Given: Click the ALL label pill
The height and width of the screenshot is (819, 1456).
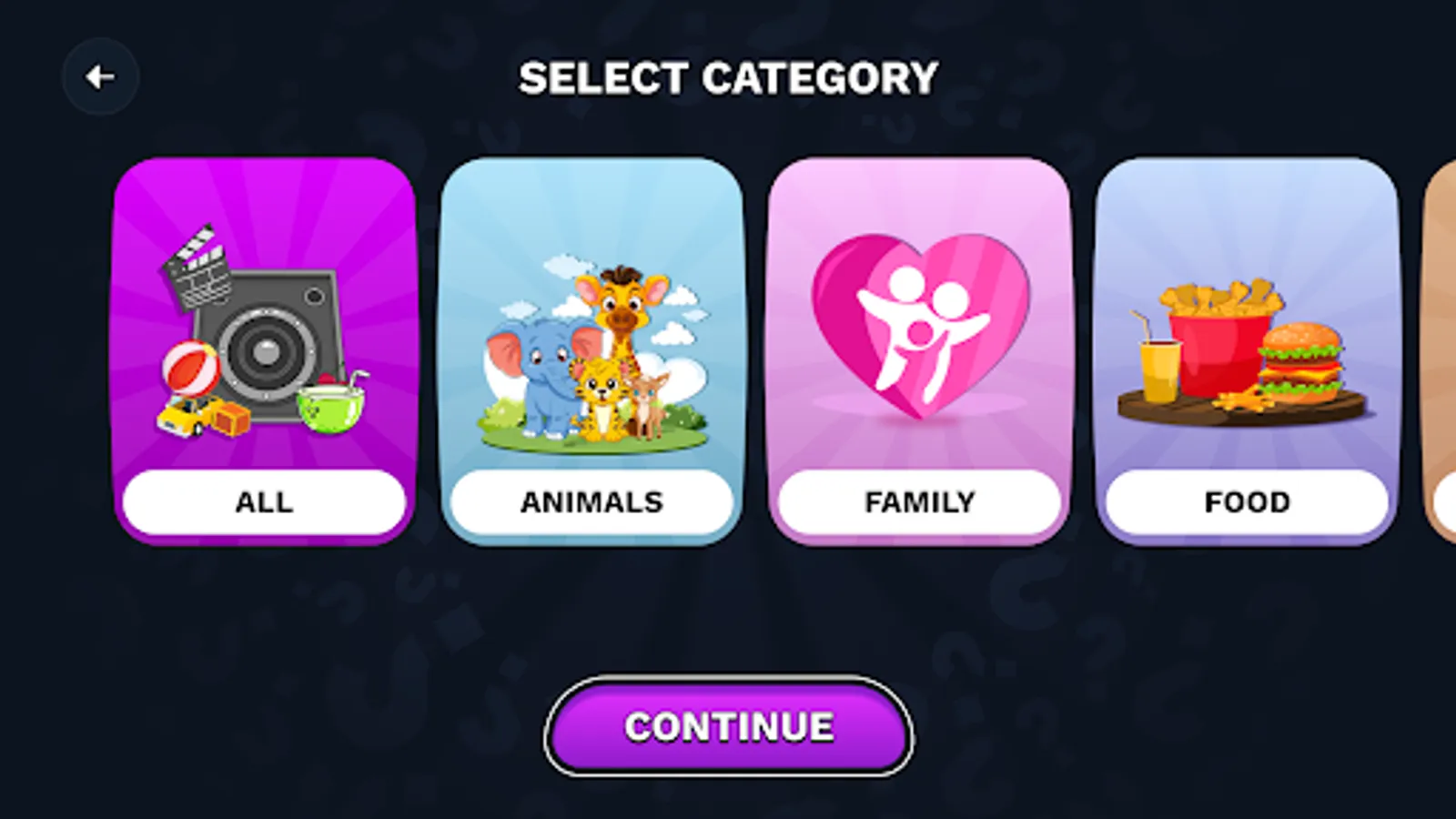Looking at the screenshot, I should coord(263,500).
